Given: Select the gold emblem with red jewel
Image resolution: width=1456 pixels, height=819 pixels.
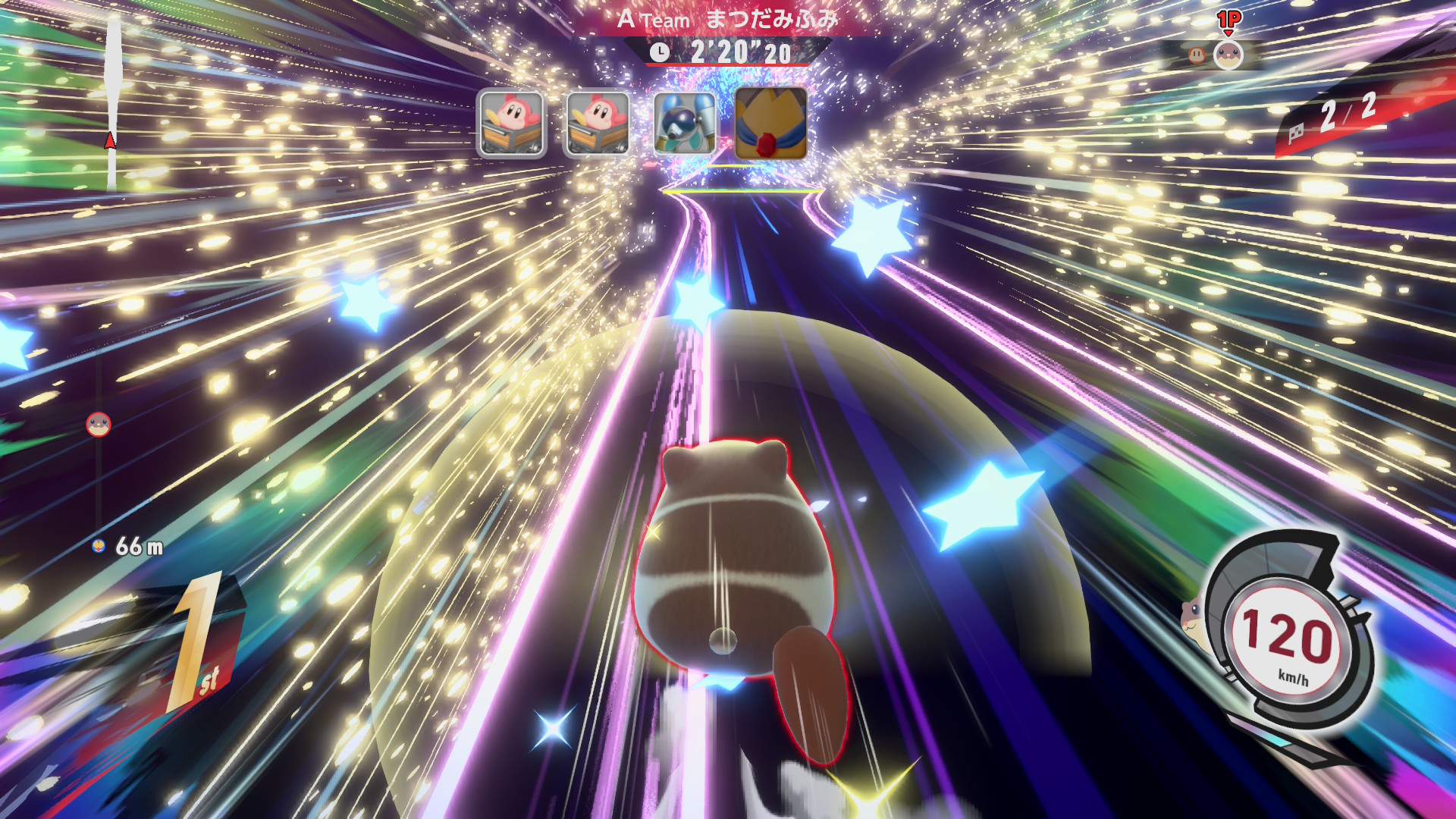Looking at the screenshot, I should point(770,124).
